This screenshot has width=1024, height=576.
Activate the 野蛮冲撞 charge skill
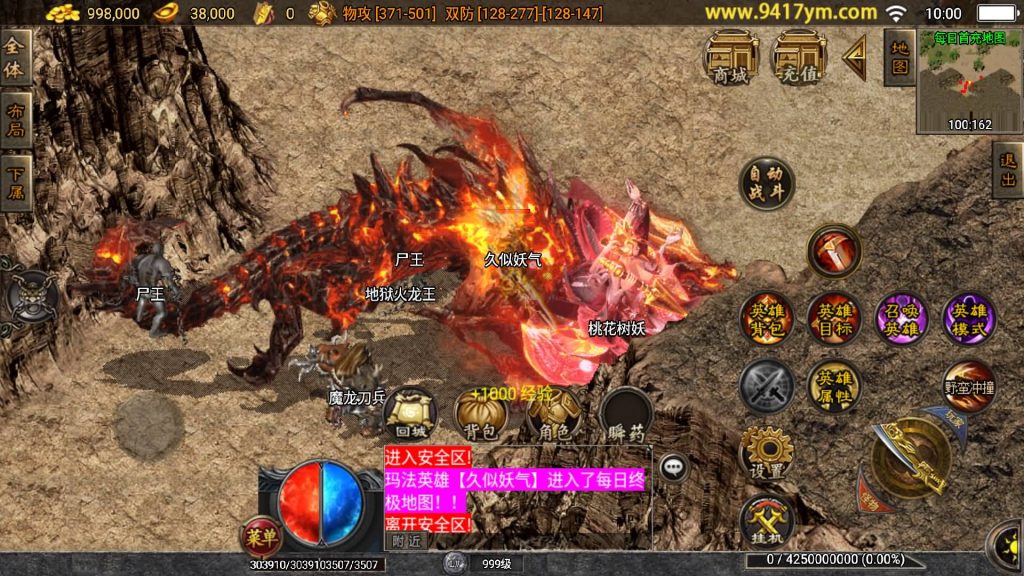click(969, 386)
